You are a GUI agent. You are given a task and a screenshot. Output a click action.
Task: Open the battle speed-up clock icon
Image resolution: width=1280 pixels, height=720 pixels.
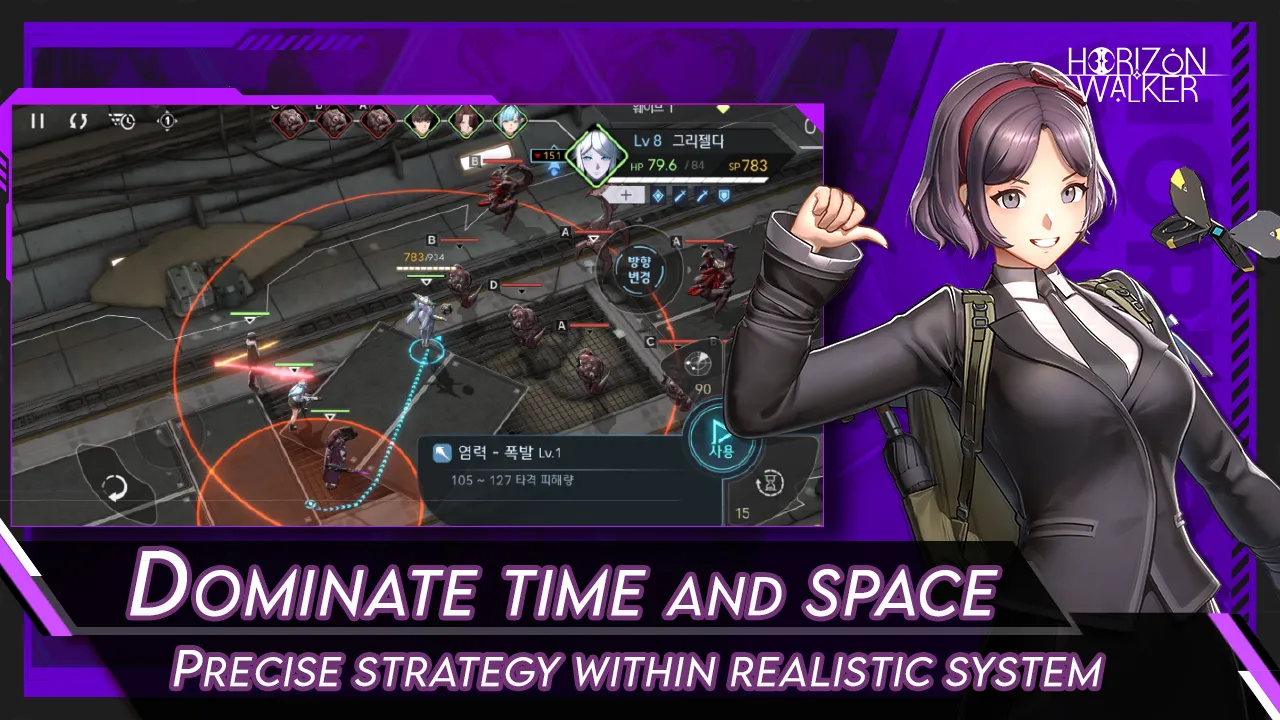click(124, 120)
